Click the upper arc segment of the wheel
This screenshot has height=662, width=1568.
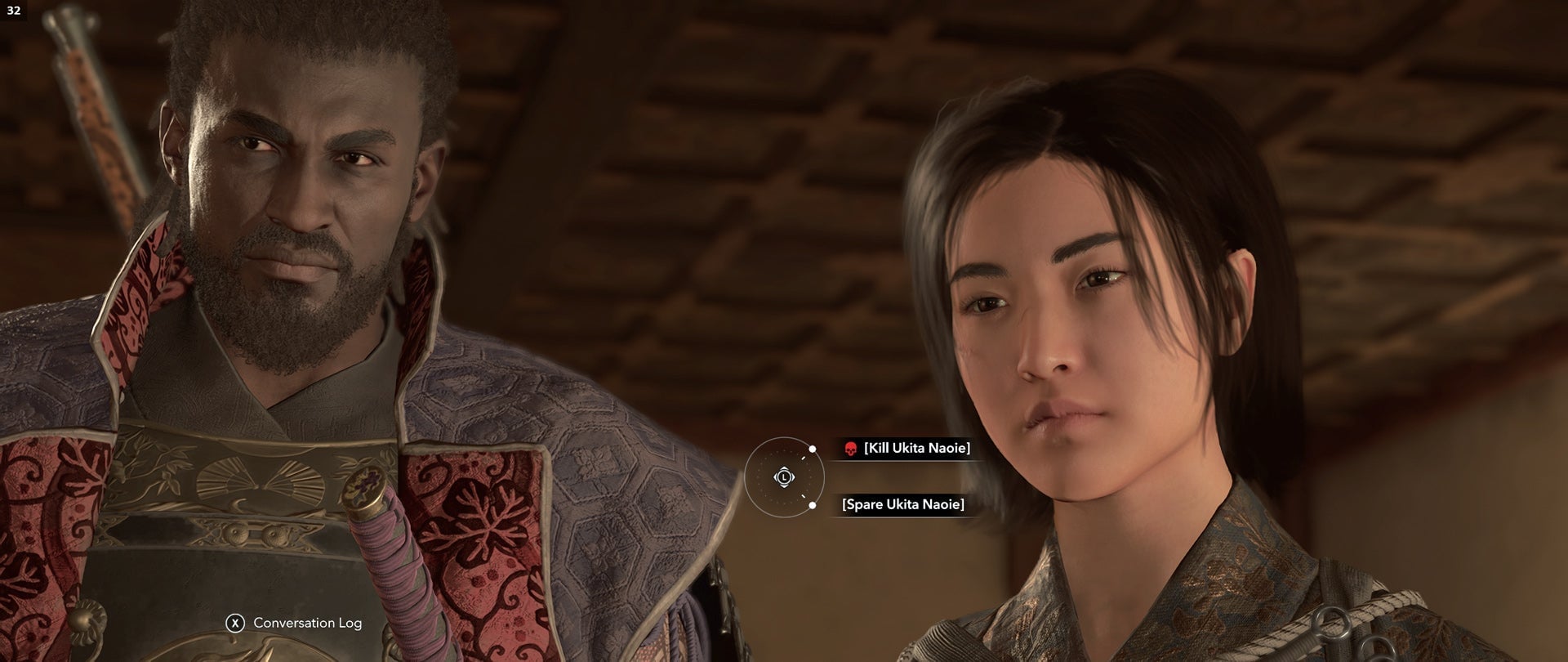784,440
